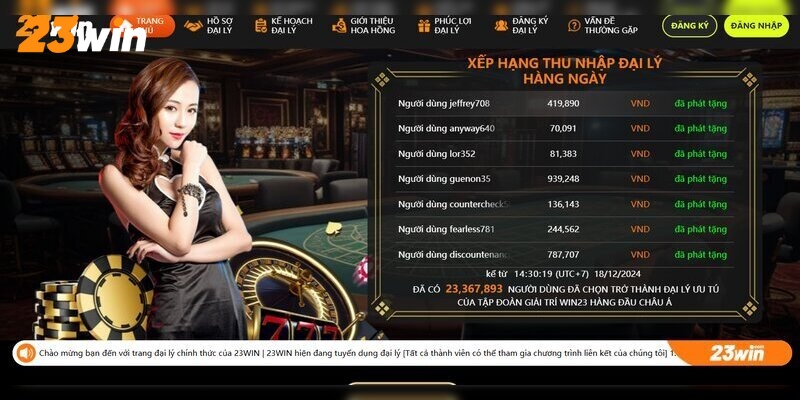Select the Phúc Lợi Đại Lý menu item
Screen dimensions: 800x400
445,26
